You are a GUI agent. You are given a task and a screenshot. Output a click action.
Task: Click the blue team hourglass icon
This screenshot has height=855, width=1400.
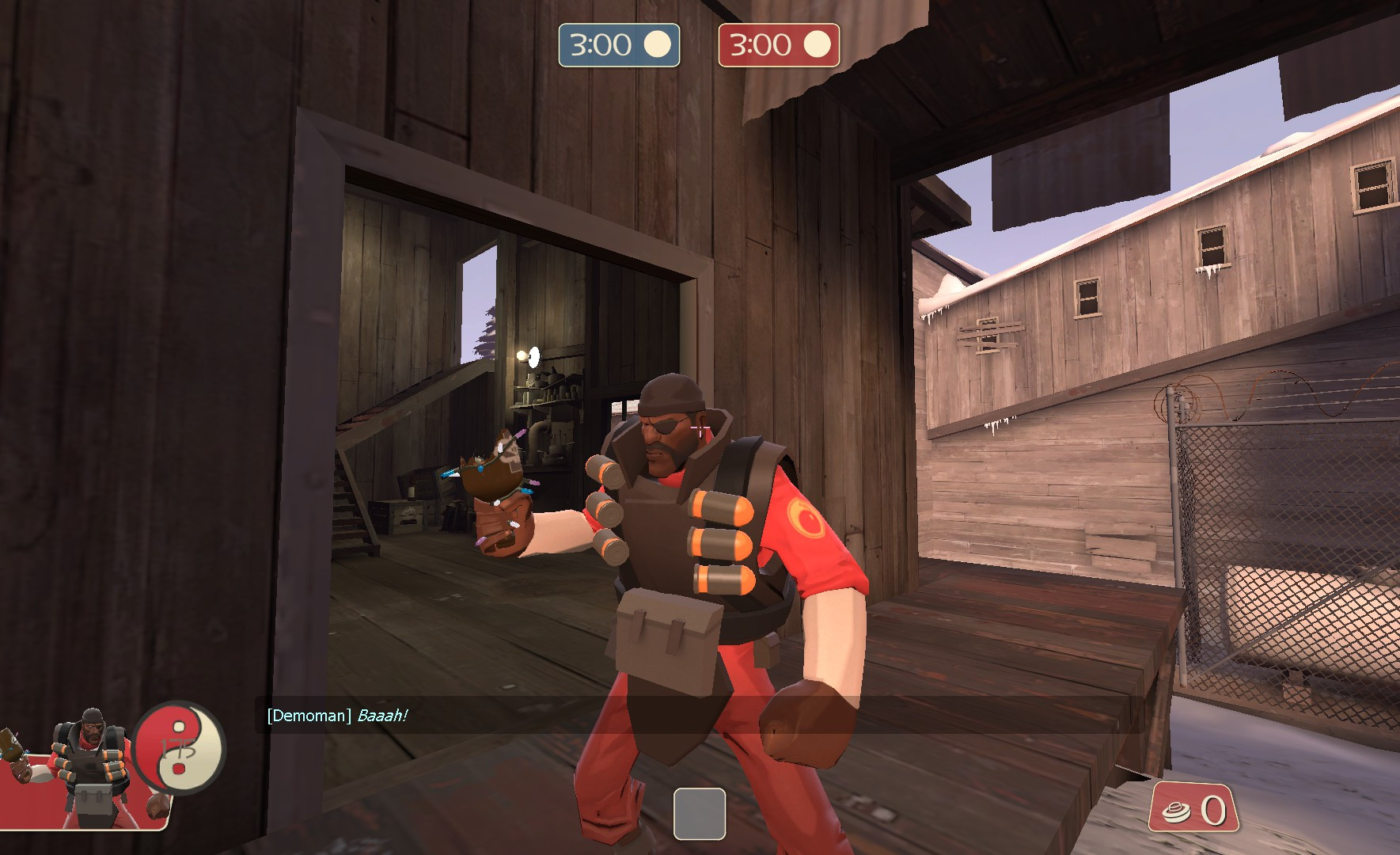[x=657, y=45]
